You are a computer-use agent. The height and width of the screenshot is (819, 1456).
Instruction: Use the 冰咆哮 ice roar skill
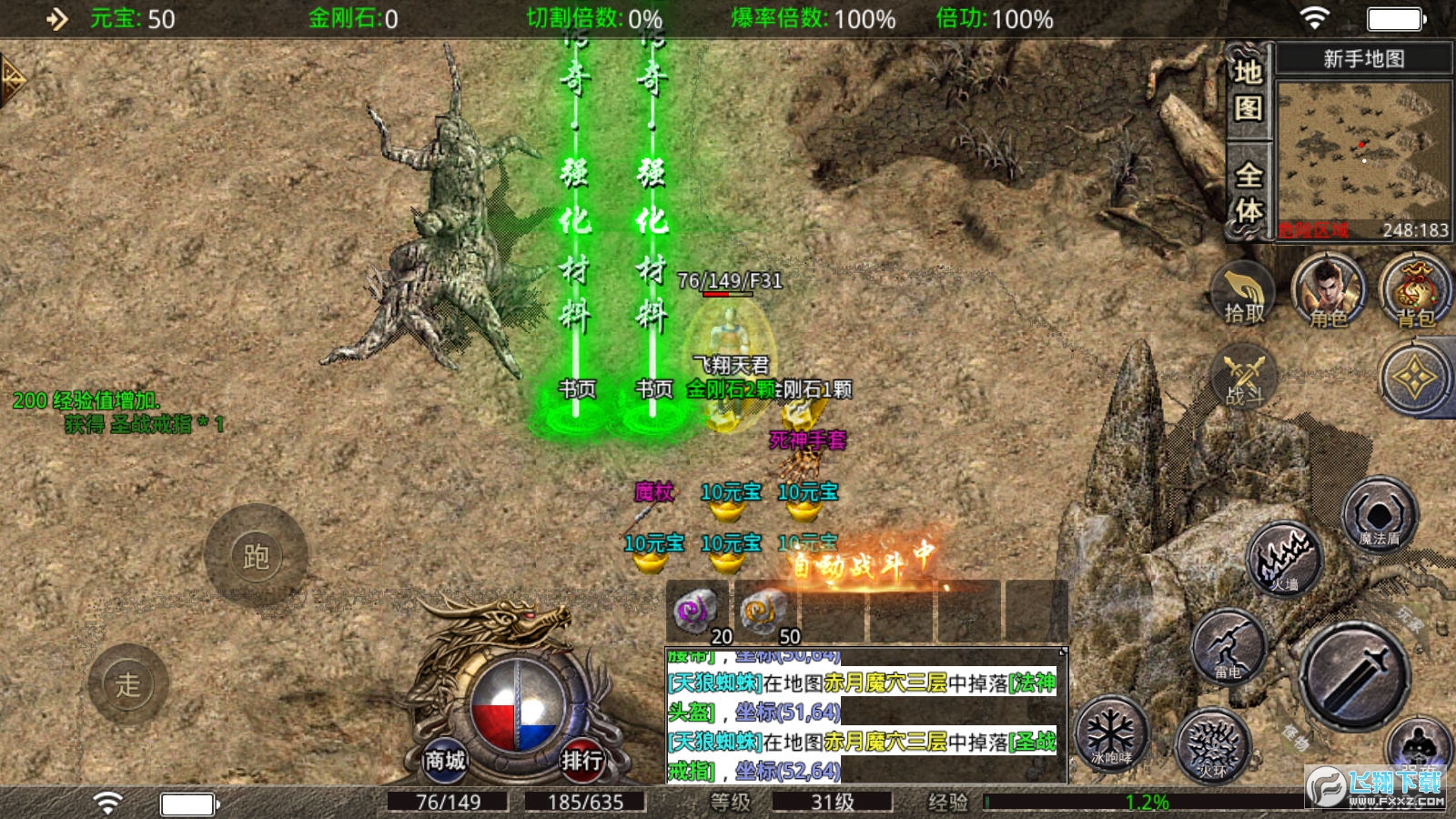[x=1111, y=733]
